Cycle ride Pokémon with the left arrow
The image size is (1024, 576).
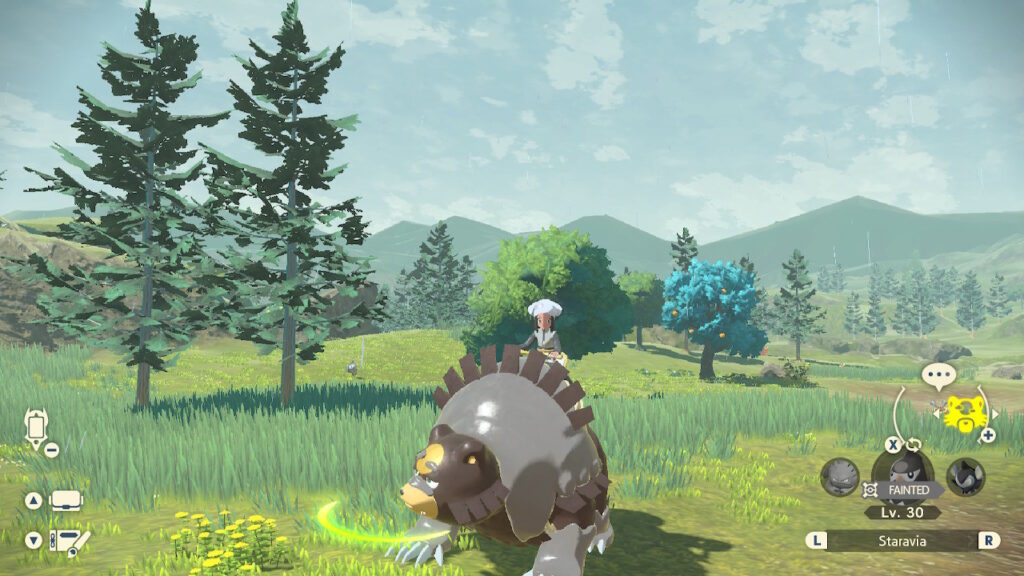(937, 412)
